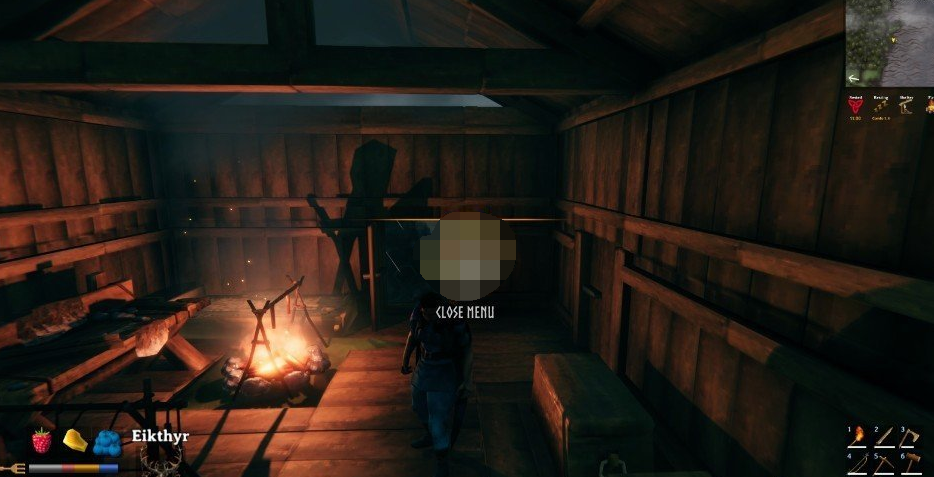Viewport: 934px width, 477px height.
Task: Select the club in hotbar slot 2
Action: [886, 436]
